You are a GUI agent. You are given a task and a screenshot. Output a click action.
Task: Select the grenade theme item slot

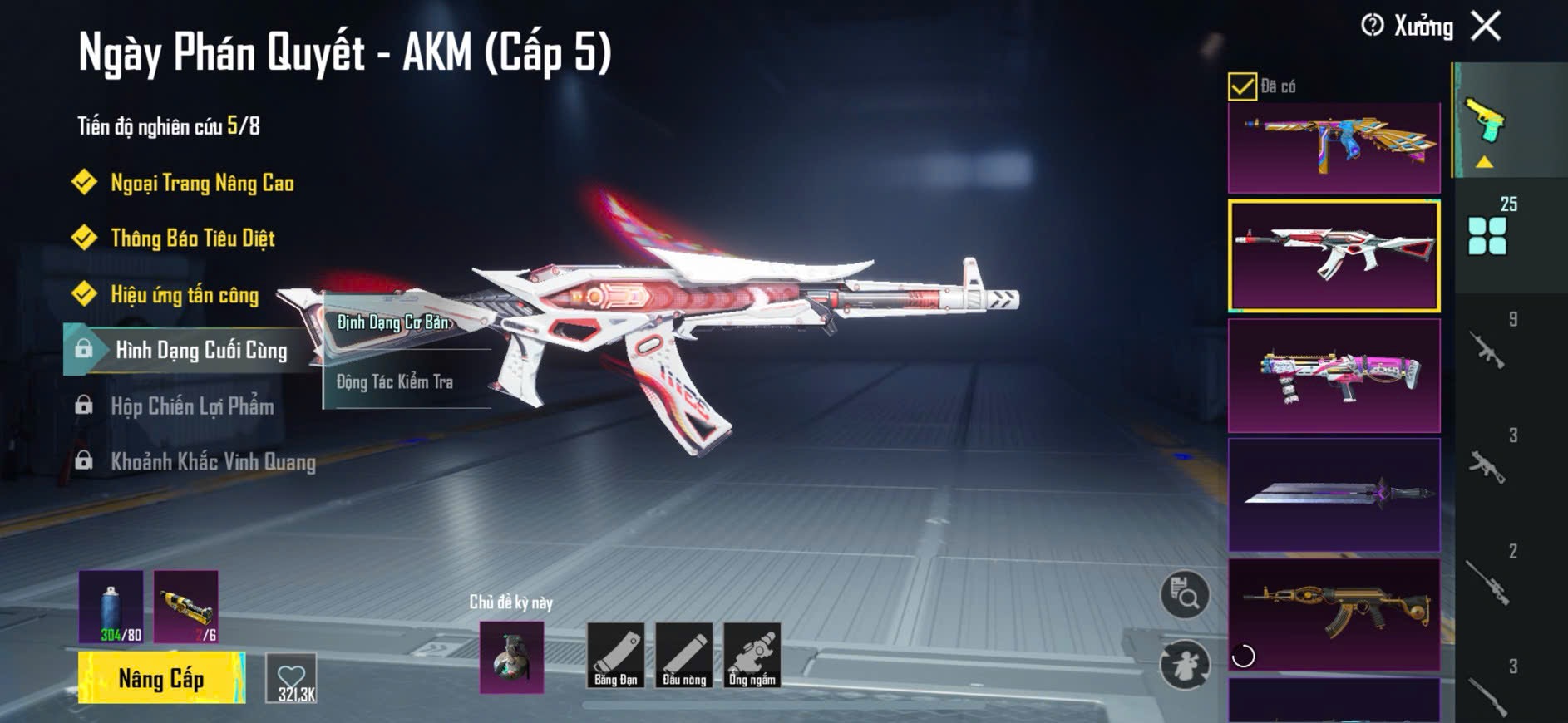coord(512,657)
